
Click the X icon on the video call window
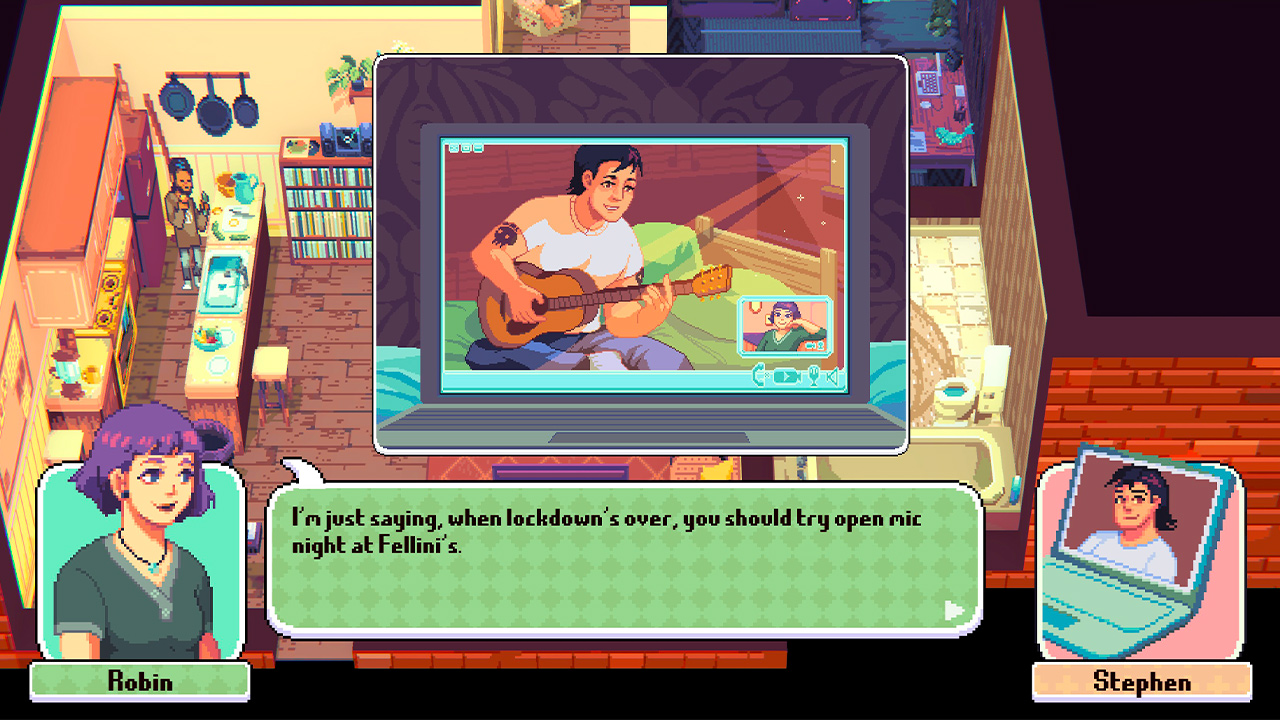(x=454, y=148)
